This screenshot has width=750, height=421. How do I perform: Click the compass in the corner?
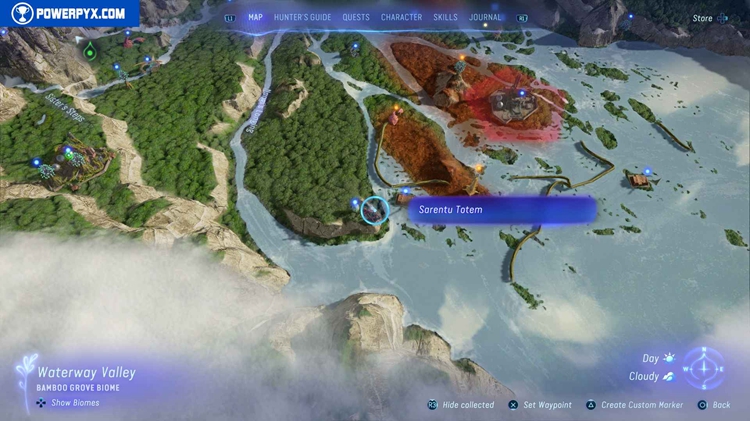(x=707, y=368)
